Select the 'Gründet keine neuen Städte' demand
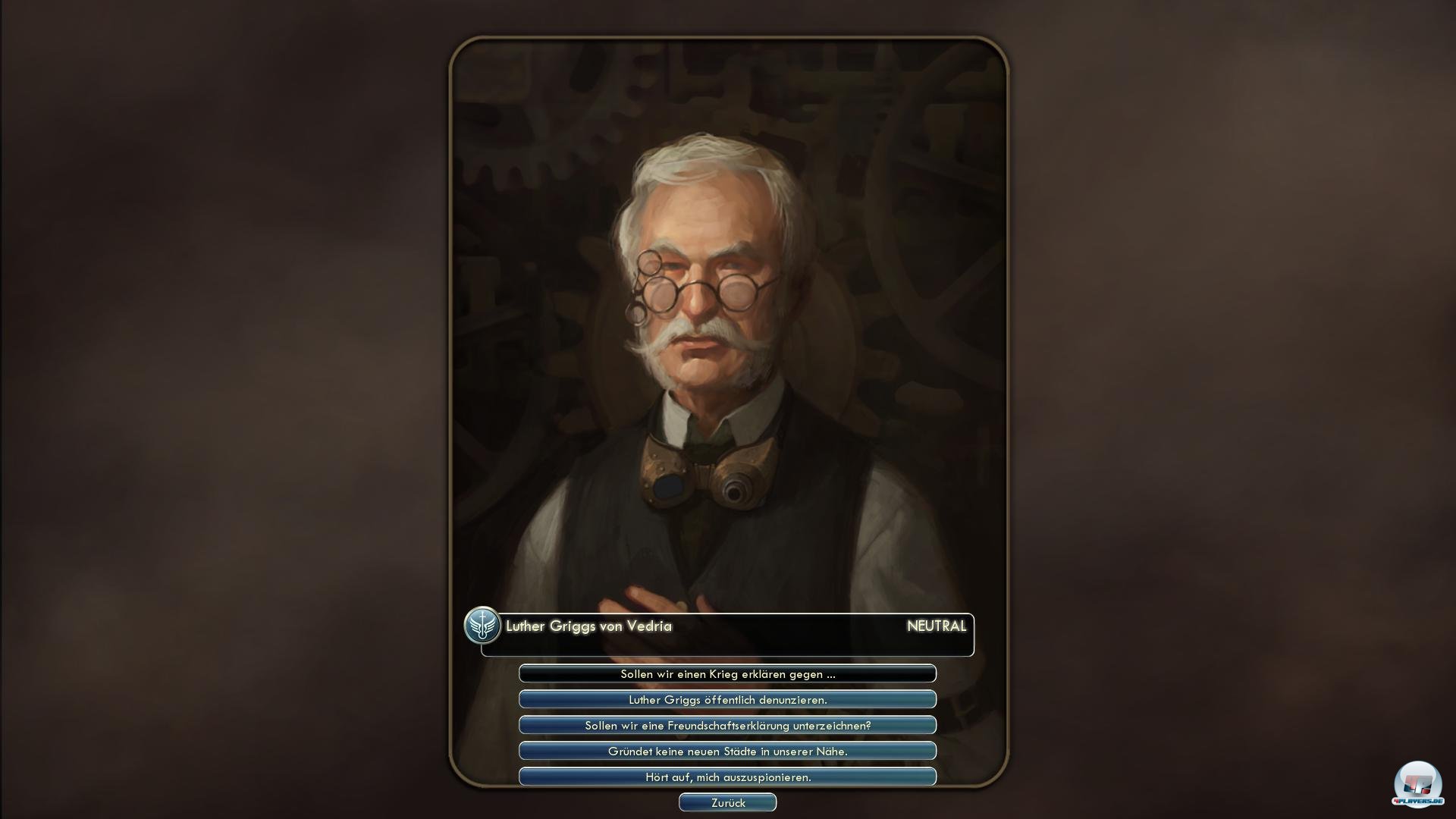Screen dimensions: 1456x819 727,751
